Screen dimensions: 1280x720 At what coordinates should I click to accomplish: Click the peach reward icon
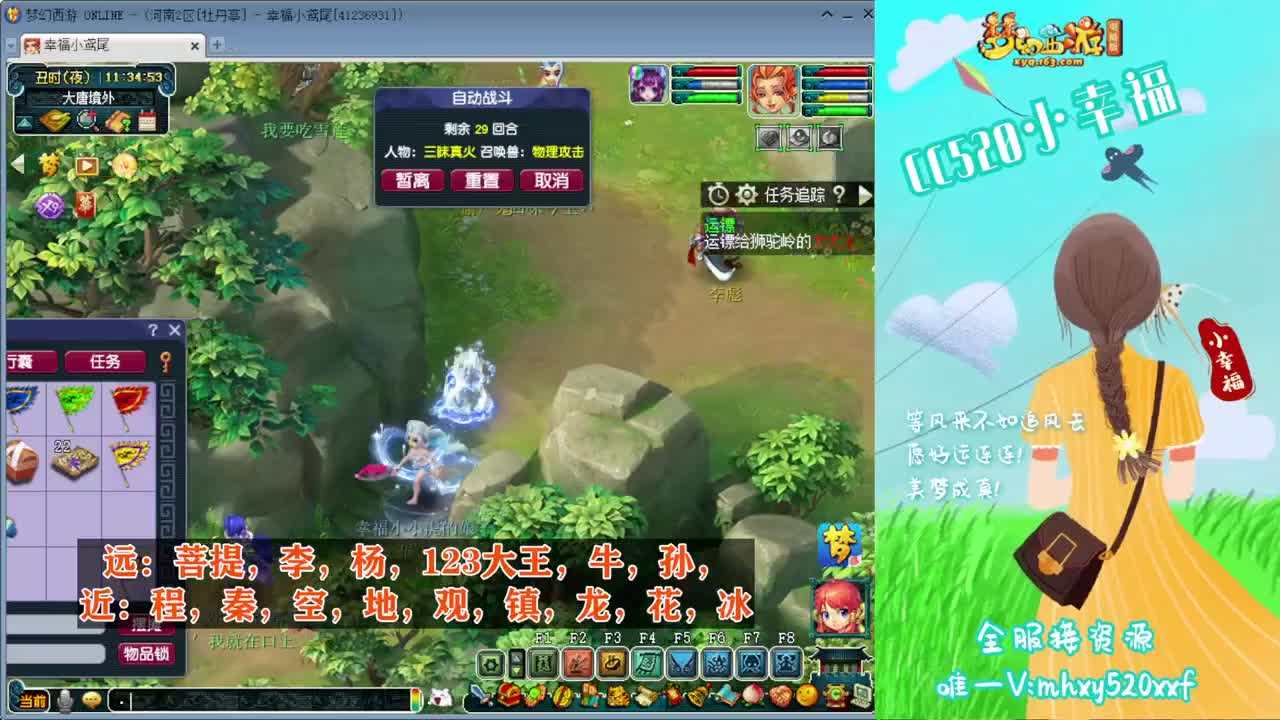tap(752, 695)
